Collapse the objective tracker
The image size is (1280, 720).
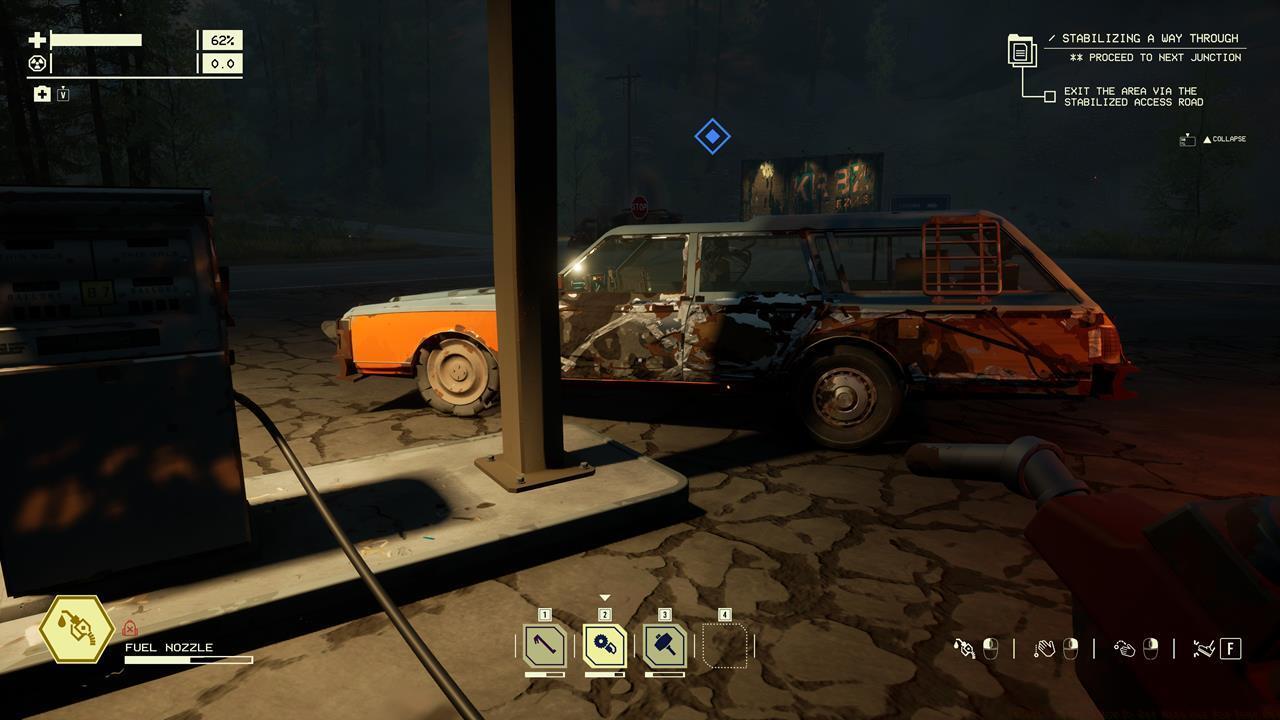[x=1222, y=139]
